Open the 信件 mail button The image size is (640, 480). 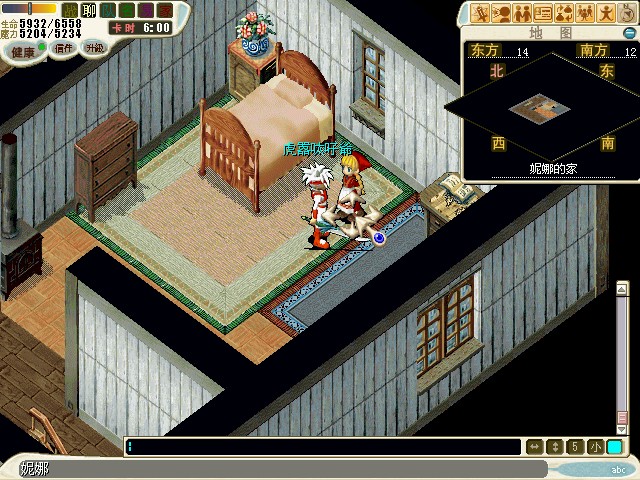63,48
